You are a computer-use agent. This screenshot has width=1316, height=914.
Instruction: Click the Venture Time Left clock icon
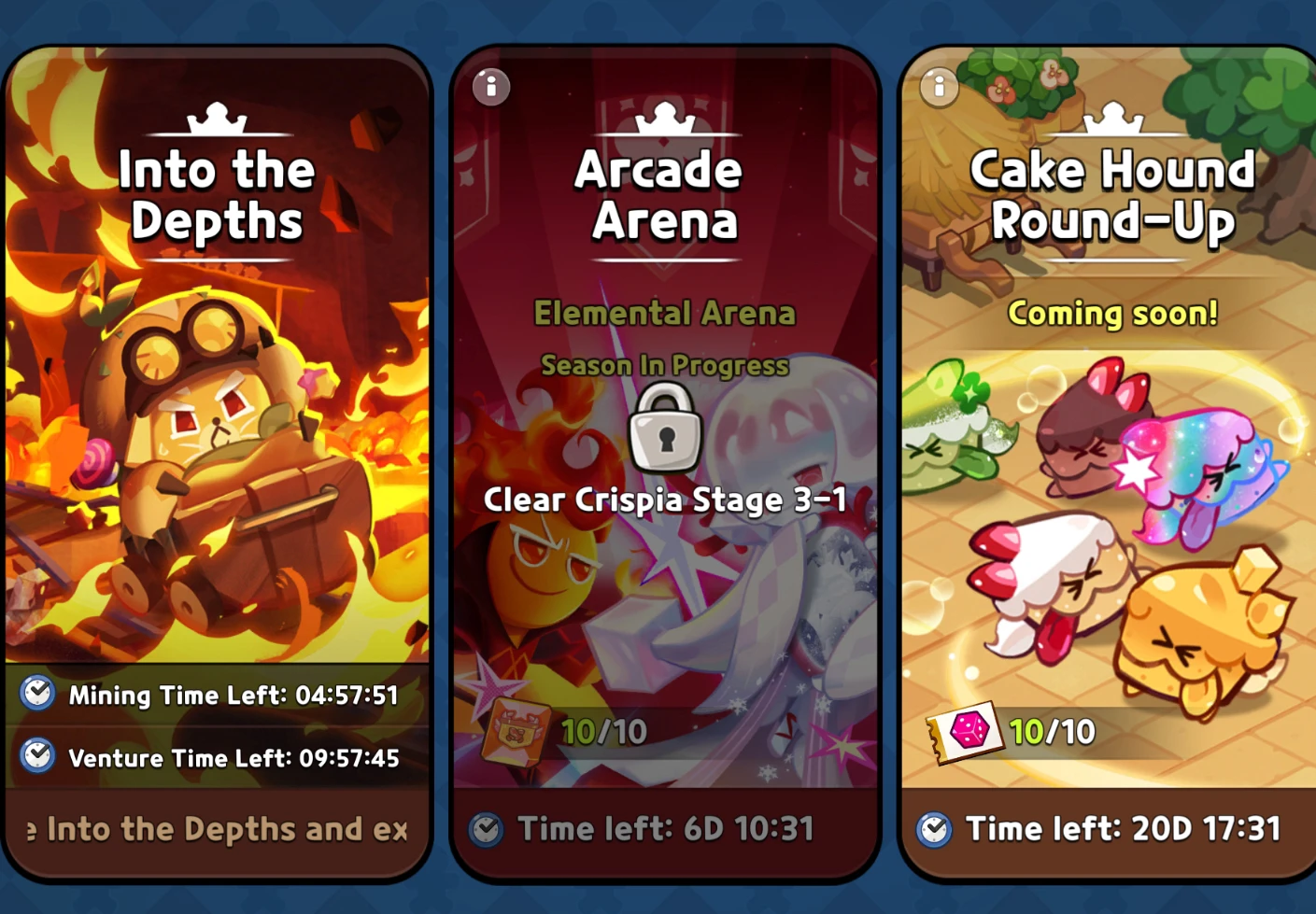pos(35,758)
